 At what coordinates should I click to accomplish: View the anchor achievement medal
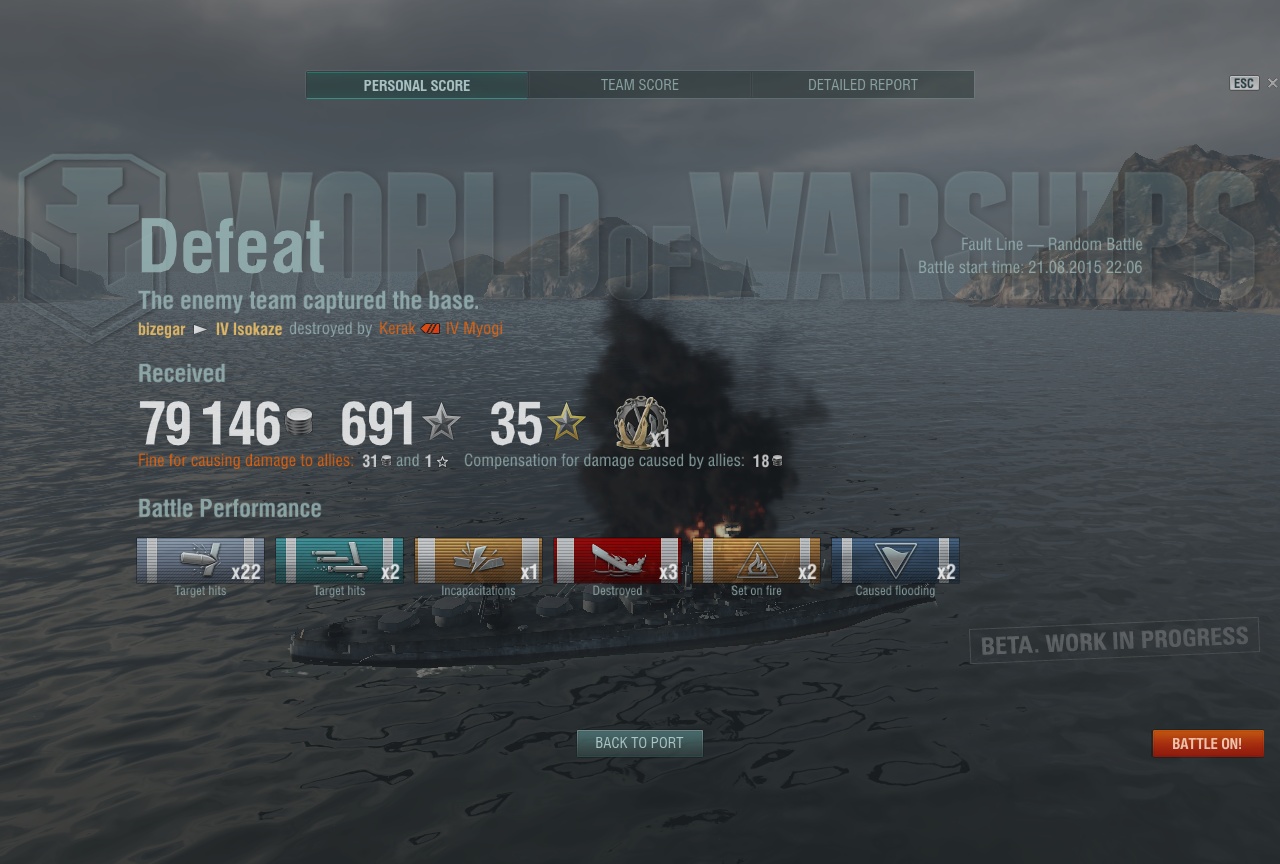pyautogui.click(x=640, y=423)
